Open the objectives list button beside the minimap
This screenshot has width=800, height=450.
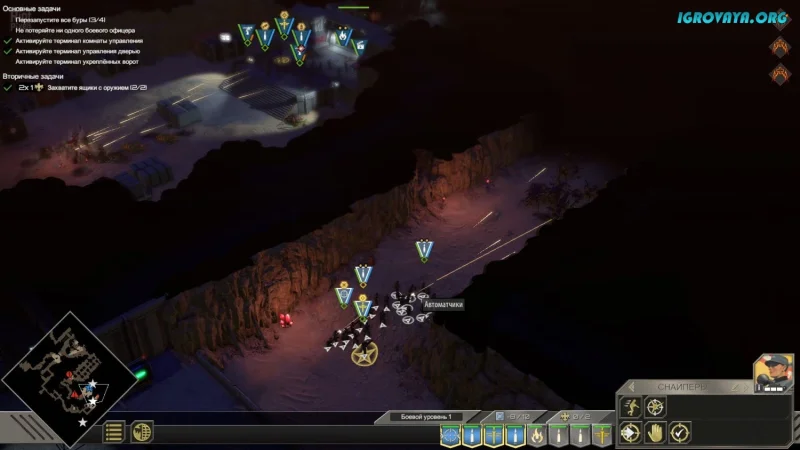click(x=115, y=432)
